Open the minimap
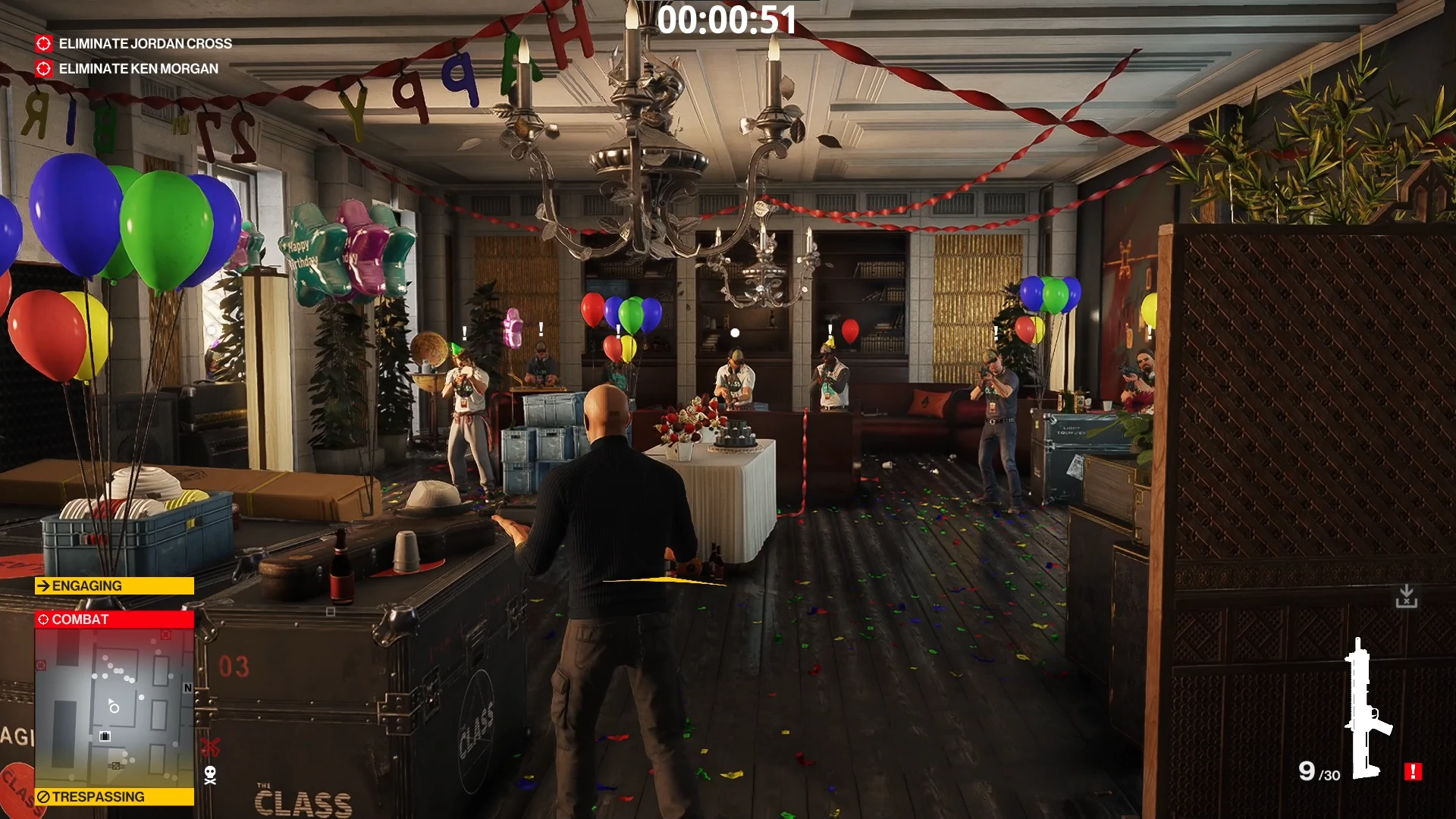 [x=114, y=708]
